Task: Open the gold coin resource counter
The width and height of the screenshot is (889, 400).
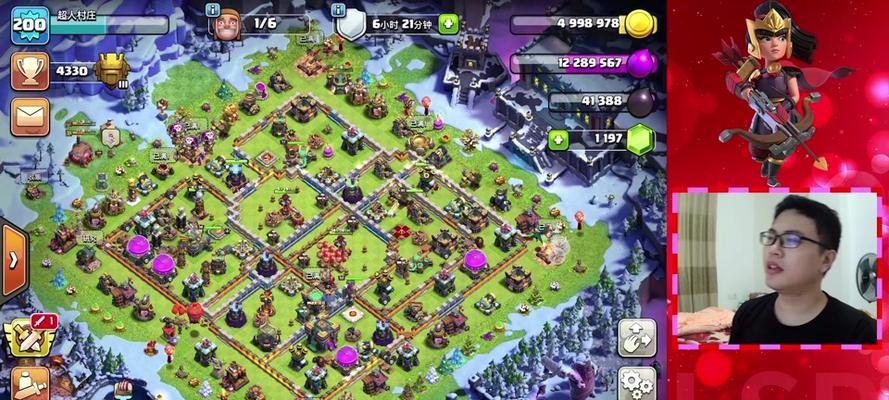Action: click(637, 24)
